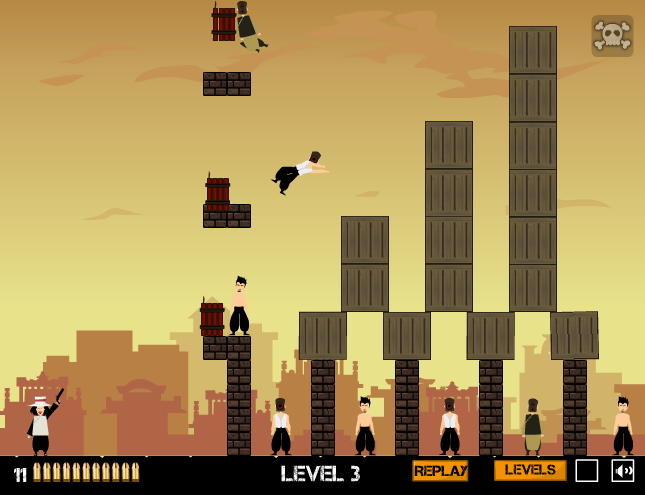
Task: Open the LEVELS selection screen
Action: tap(529, 470)
